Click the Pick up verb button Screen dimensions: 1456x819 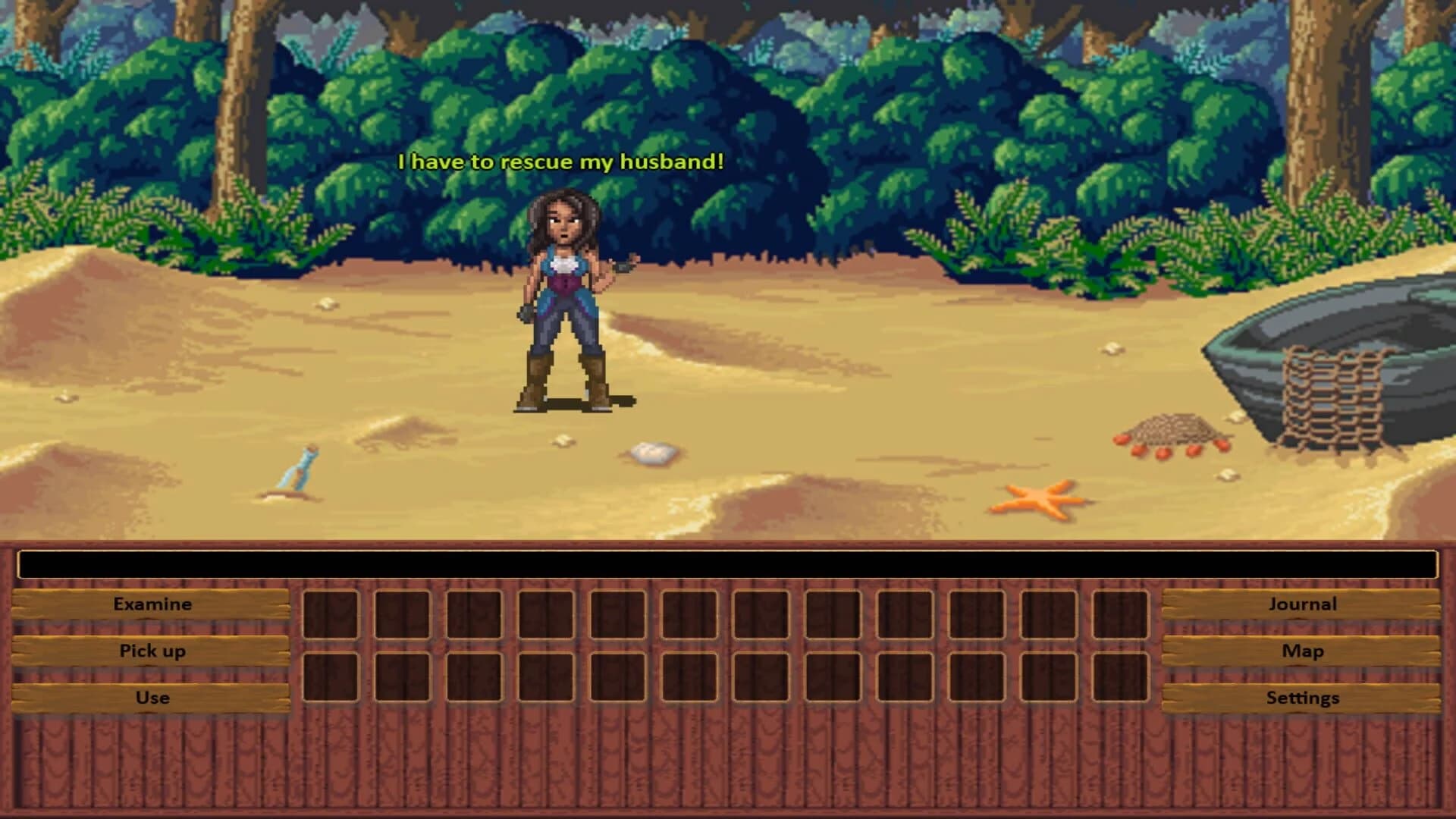click(152, 651)
